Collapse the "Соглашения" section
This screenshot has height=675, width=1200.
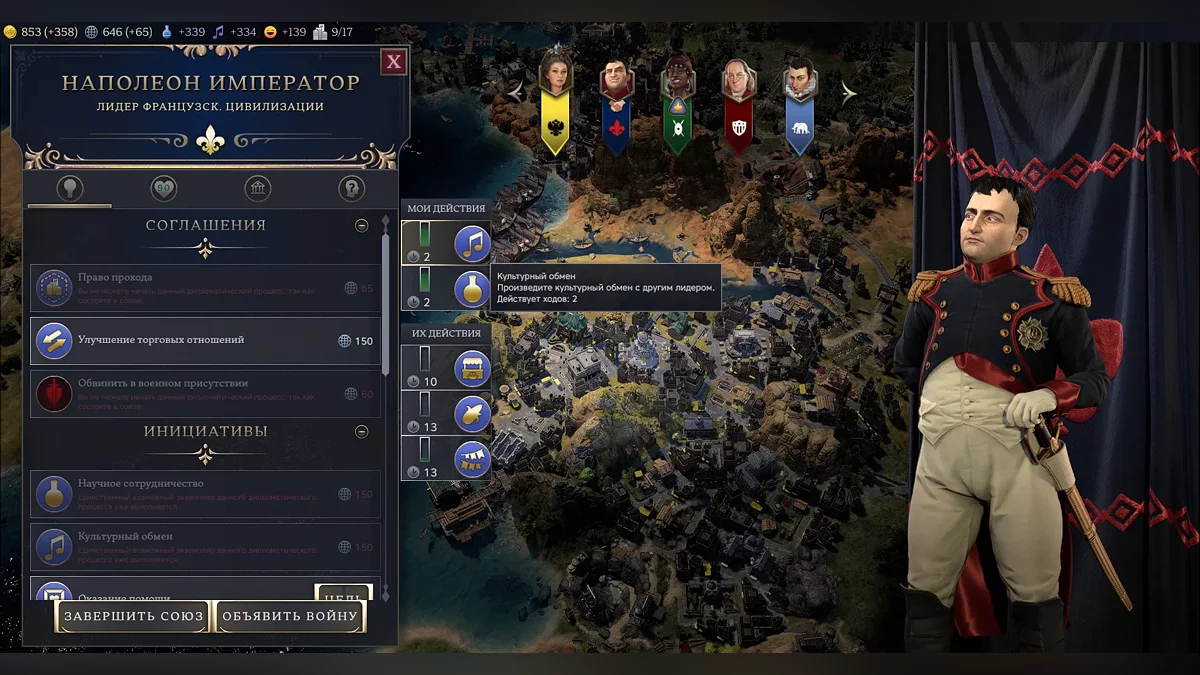tap(362, 226)
